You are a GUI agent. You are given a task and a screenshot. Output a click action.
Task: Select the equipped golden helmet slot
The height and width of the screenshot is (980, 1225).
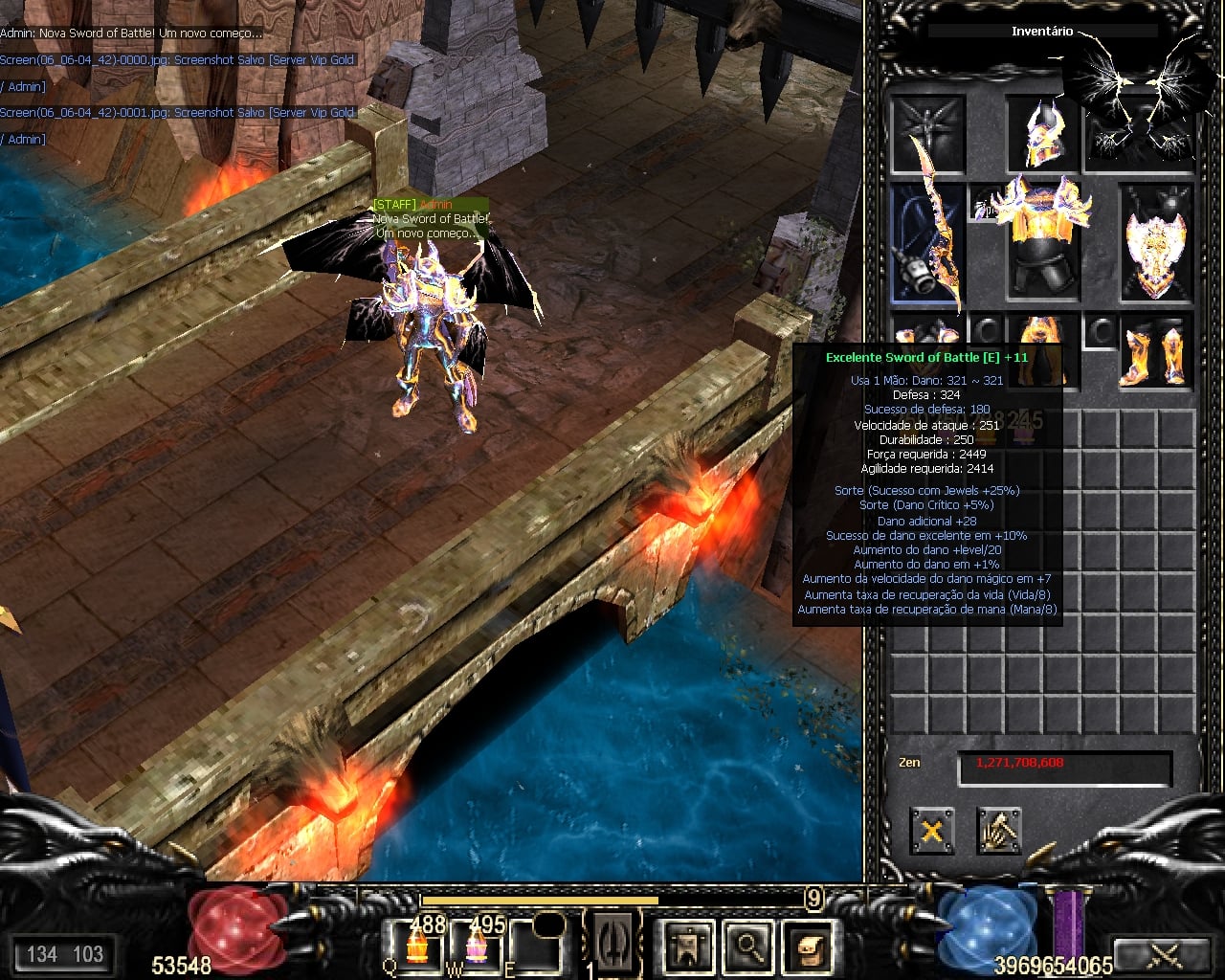1042,133
